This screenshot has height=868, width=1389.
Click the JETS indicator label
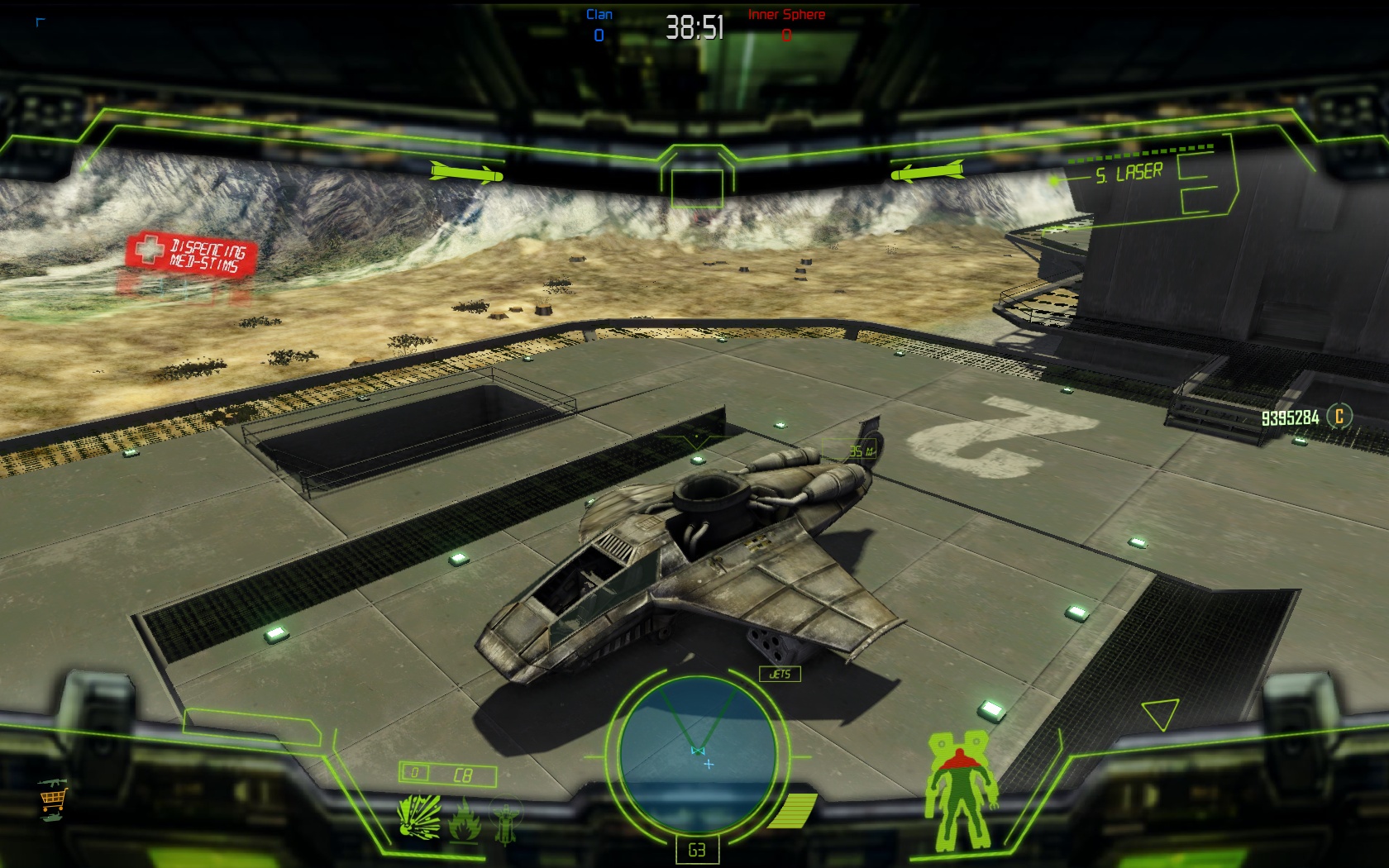[780, 674]
